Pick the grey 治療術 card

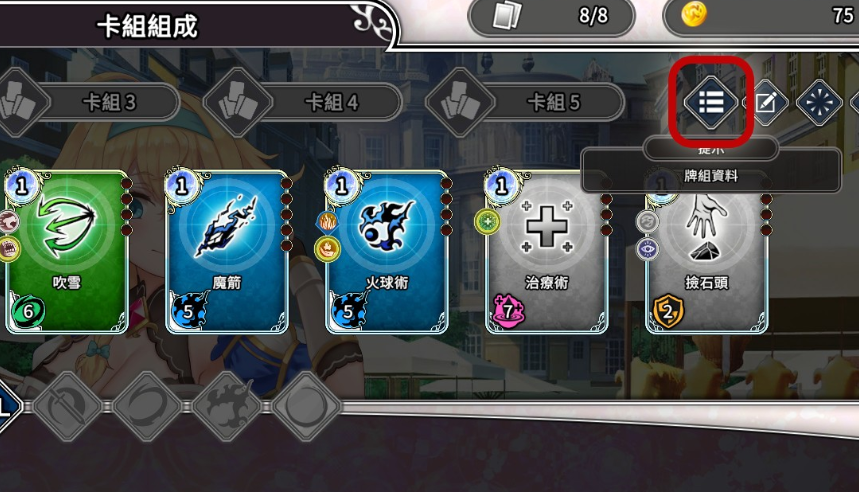(x=547, y=252)
